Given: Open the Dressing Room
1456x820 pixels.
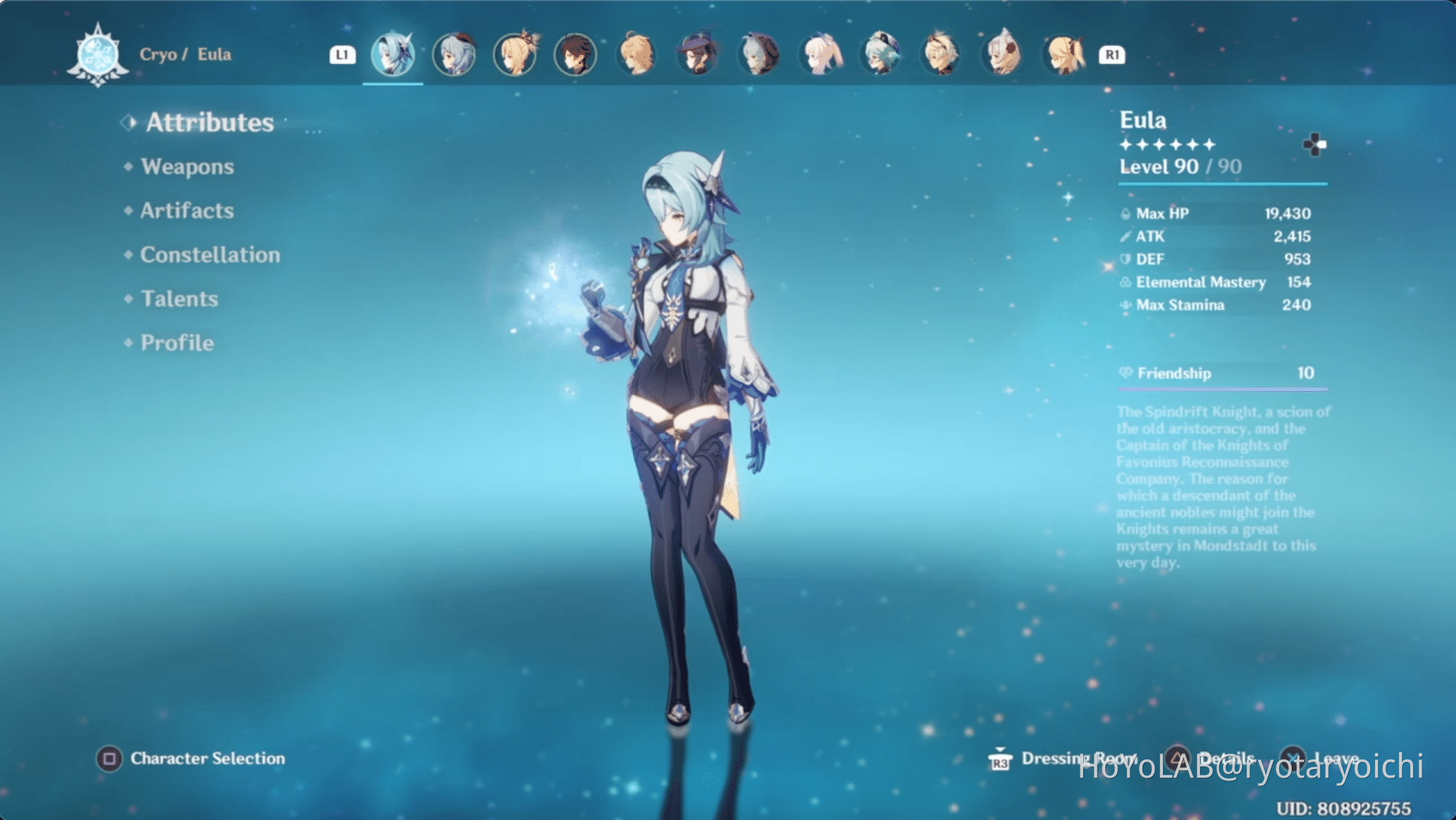Looking at the screenshot, I should click(1078, 758).
